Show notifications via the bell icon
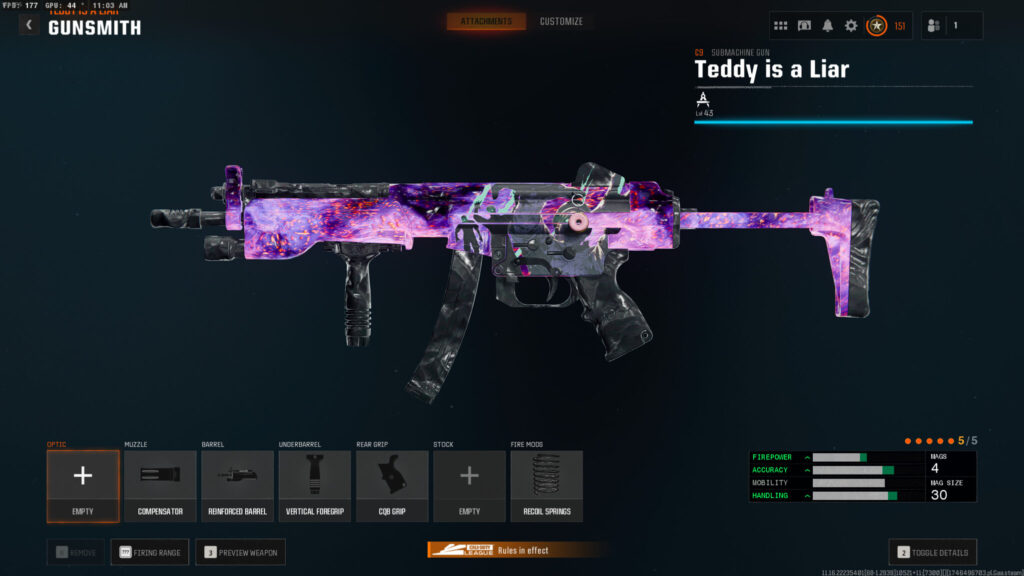The width and height of the screenshot is (1024, 576). [828, 26]
